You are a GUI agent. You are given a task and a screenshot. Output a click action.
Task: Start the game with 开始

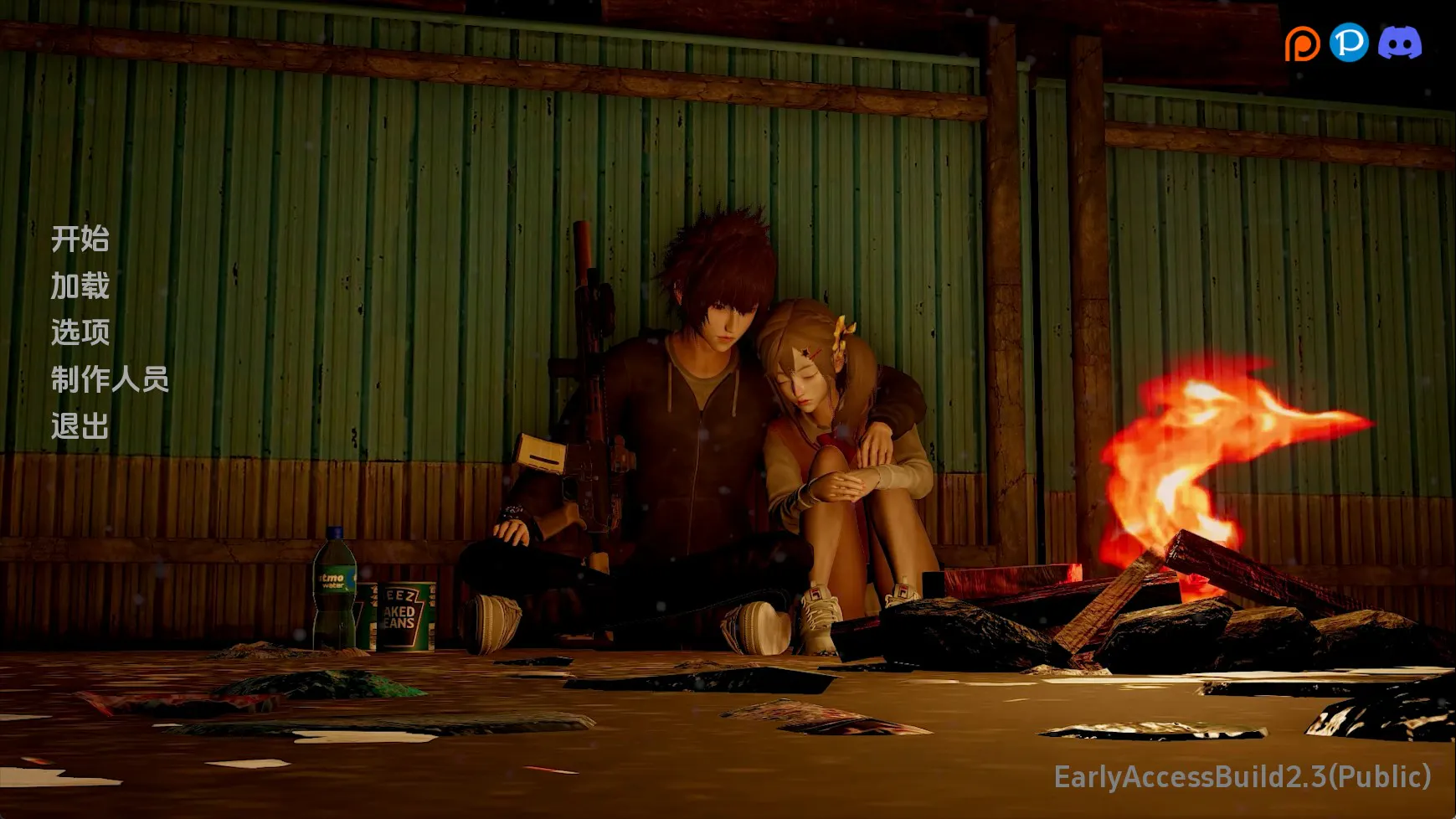[x=80, y=240]
